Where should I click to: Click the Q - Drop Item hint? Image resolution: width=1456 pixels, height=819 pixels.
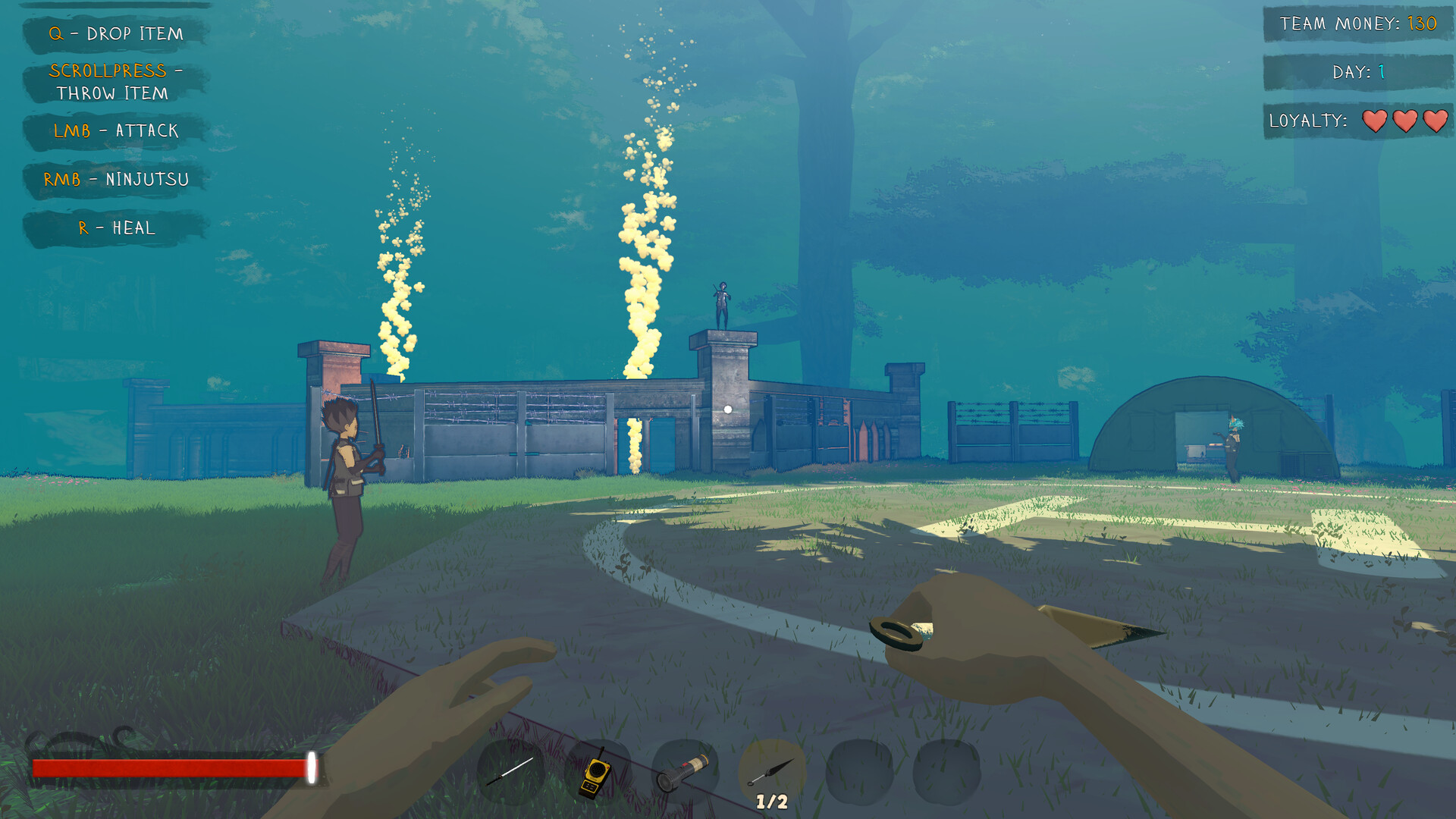[115, 33]
